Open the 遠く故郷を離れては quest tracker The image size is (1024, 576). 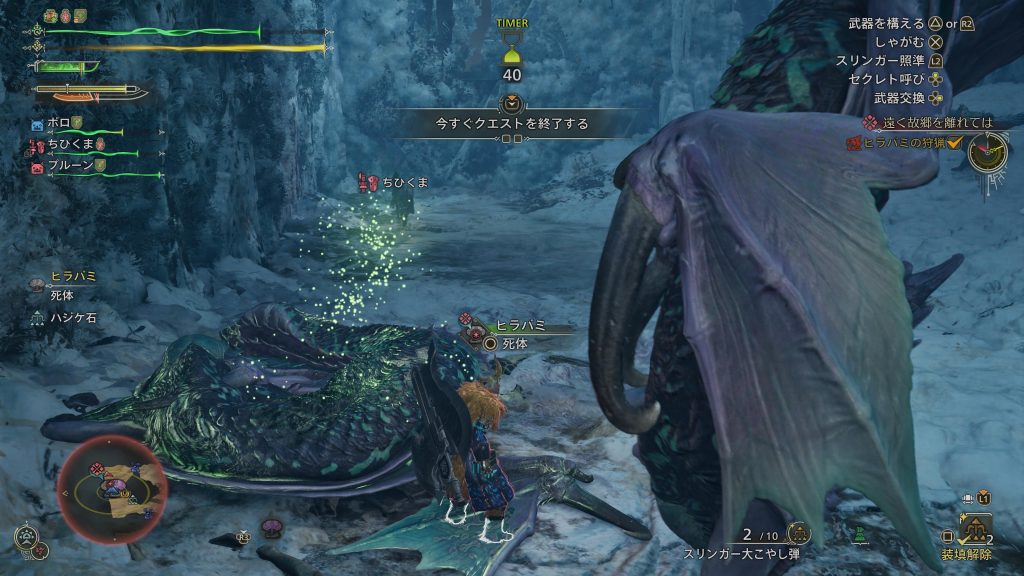[938, 122]
